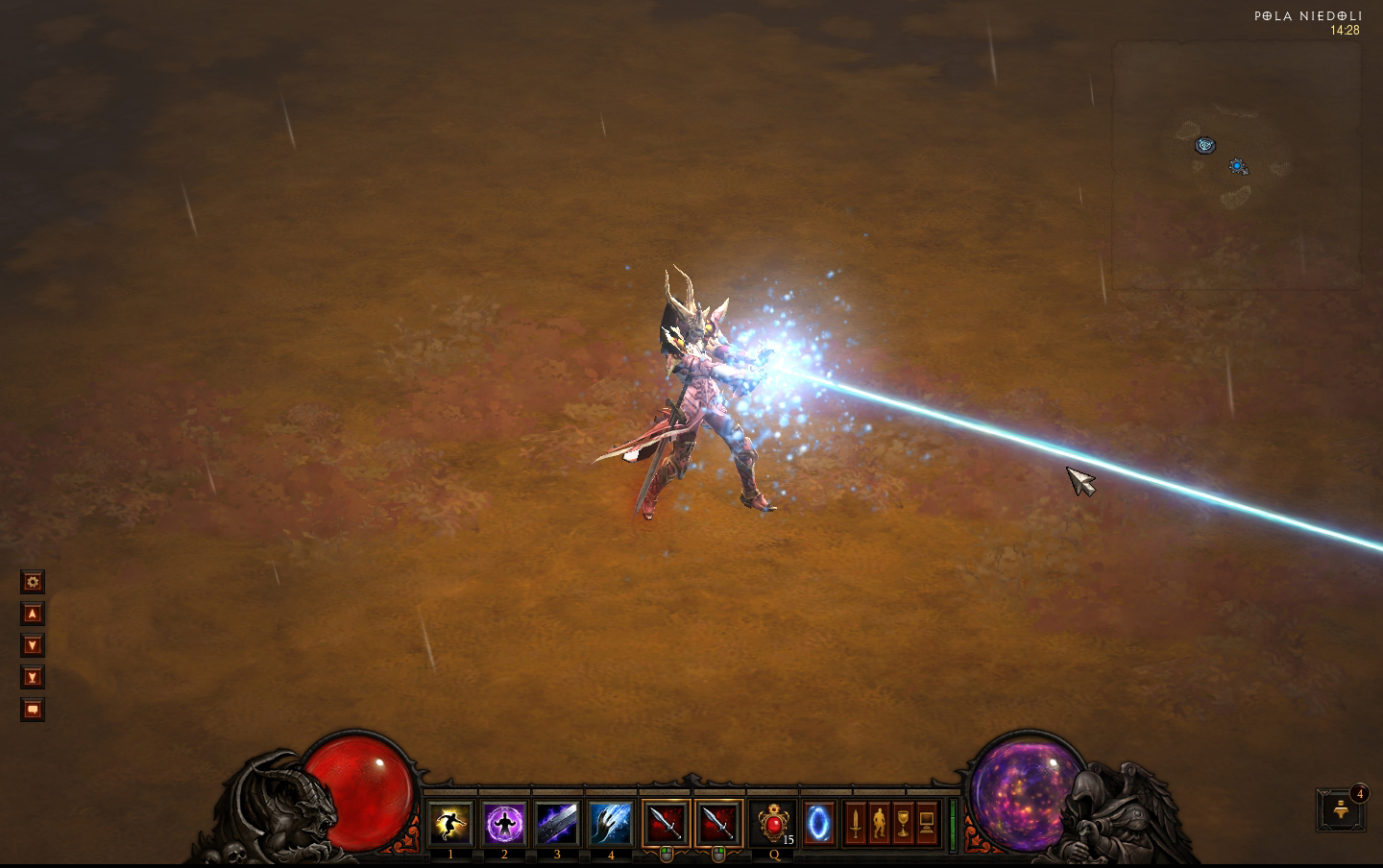Open the minimap

(1237, 165)
